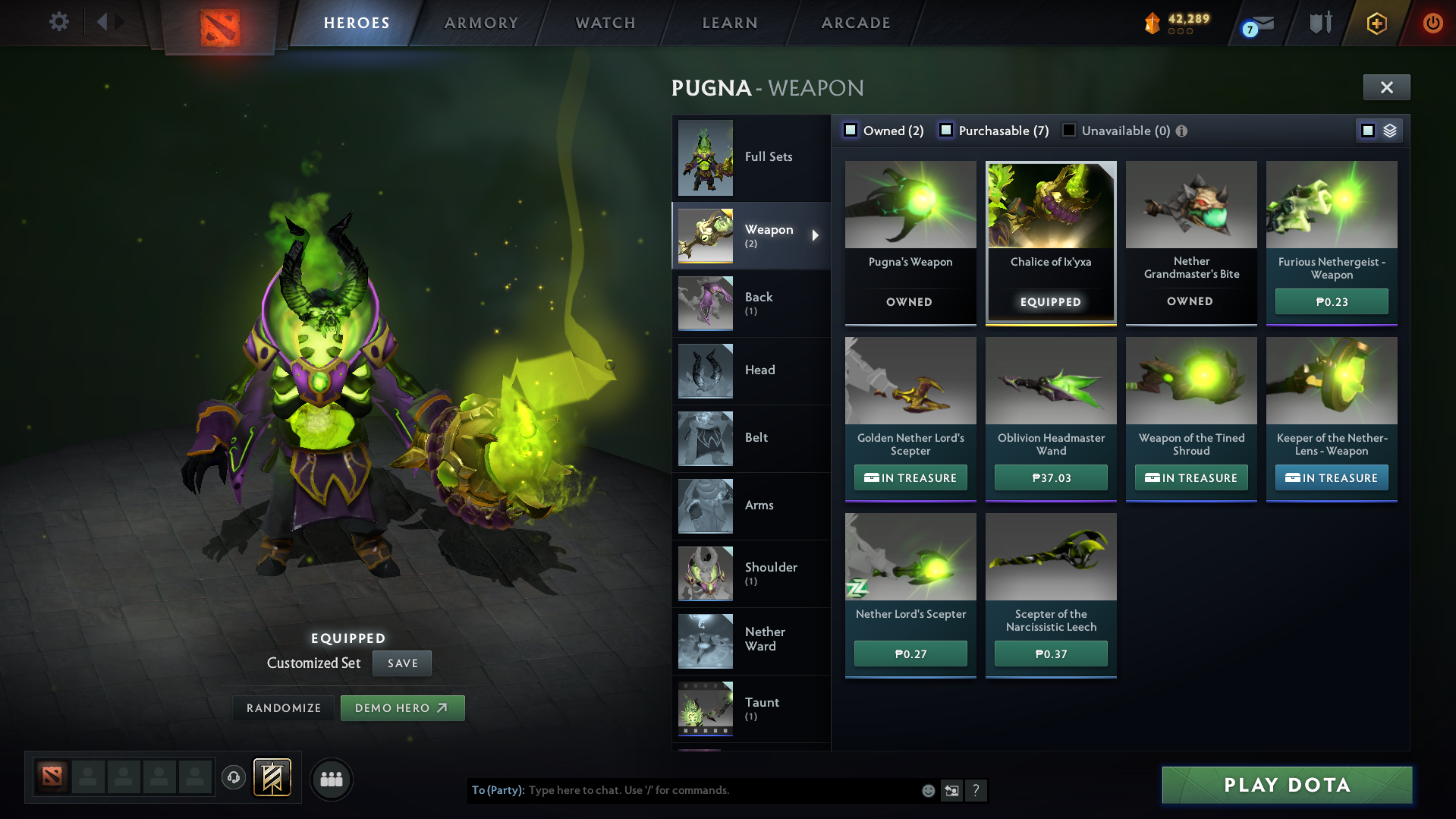1456x819 pixels.
Task: Click the layered view style icon near filters
Action: tap(1389, 130)
